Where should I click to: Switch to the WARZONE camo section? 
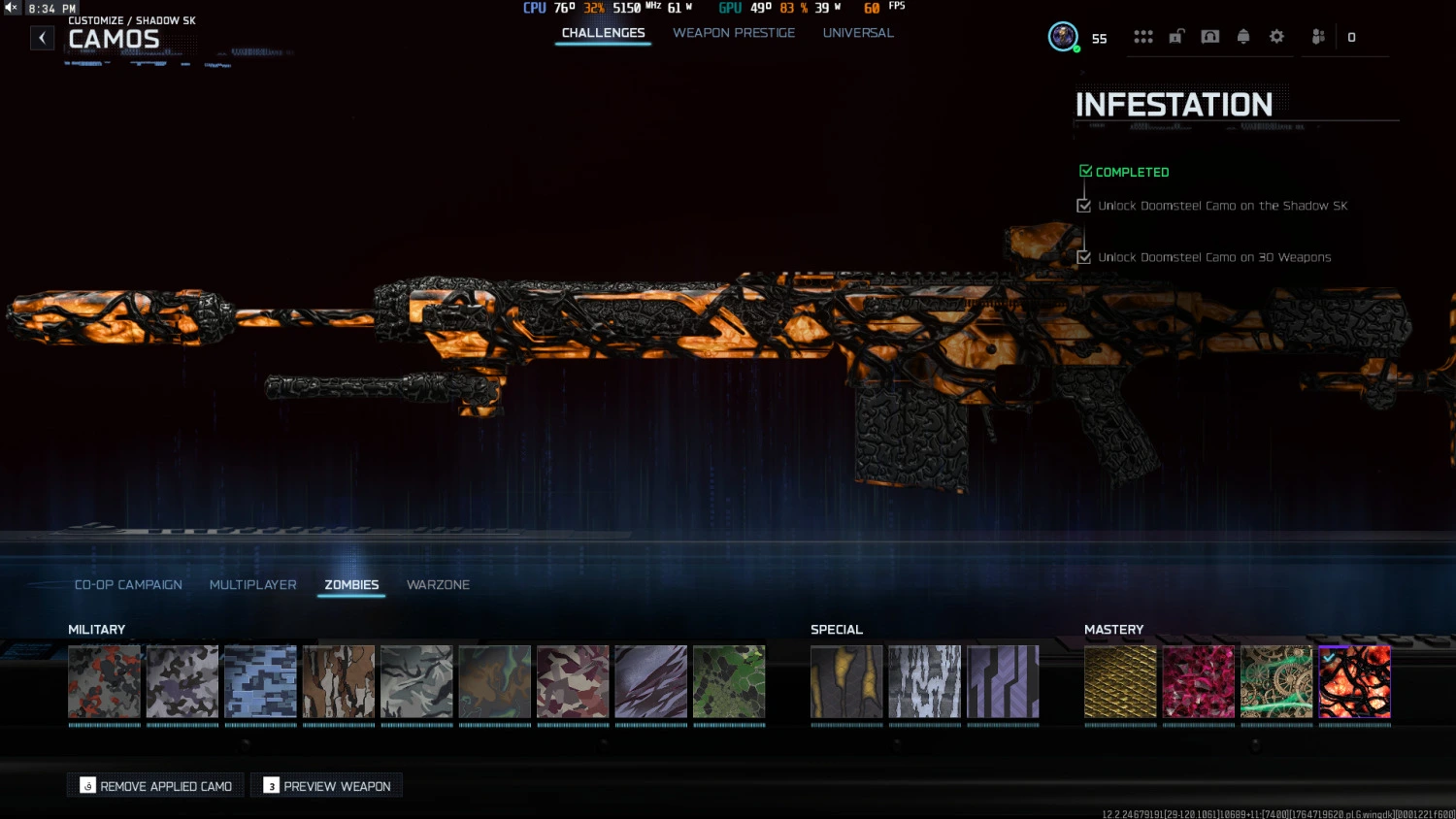tap(438, 584)
